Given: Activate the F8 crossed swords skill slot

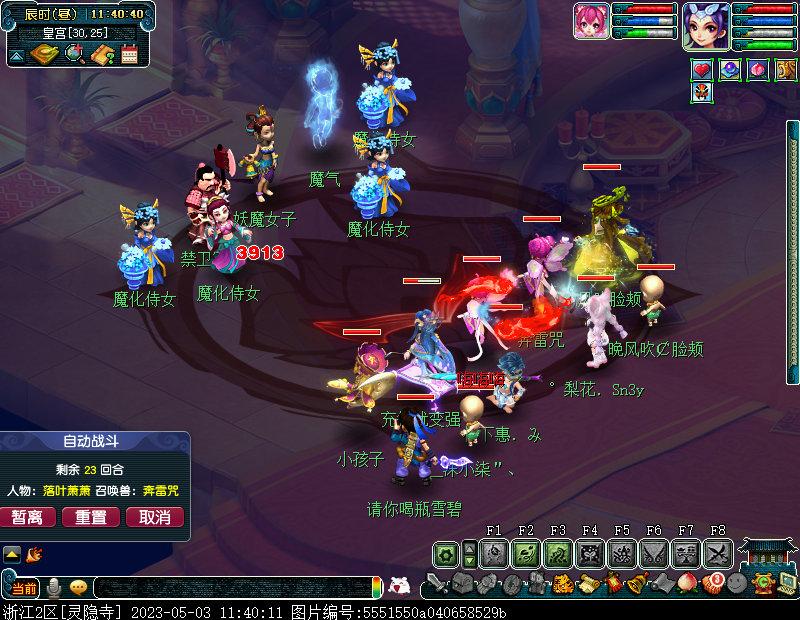Looking at the screenshot, I should (x=718, y=553).
